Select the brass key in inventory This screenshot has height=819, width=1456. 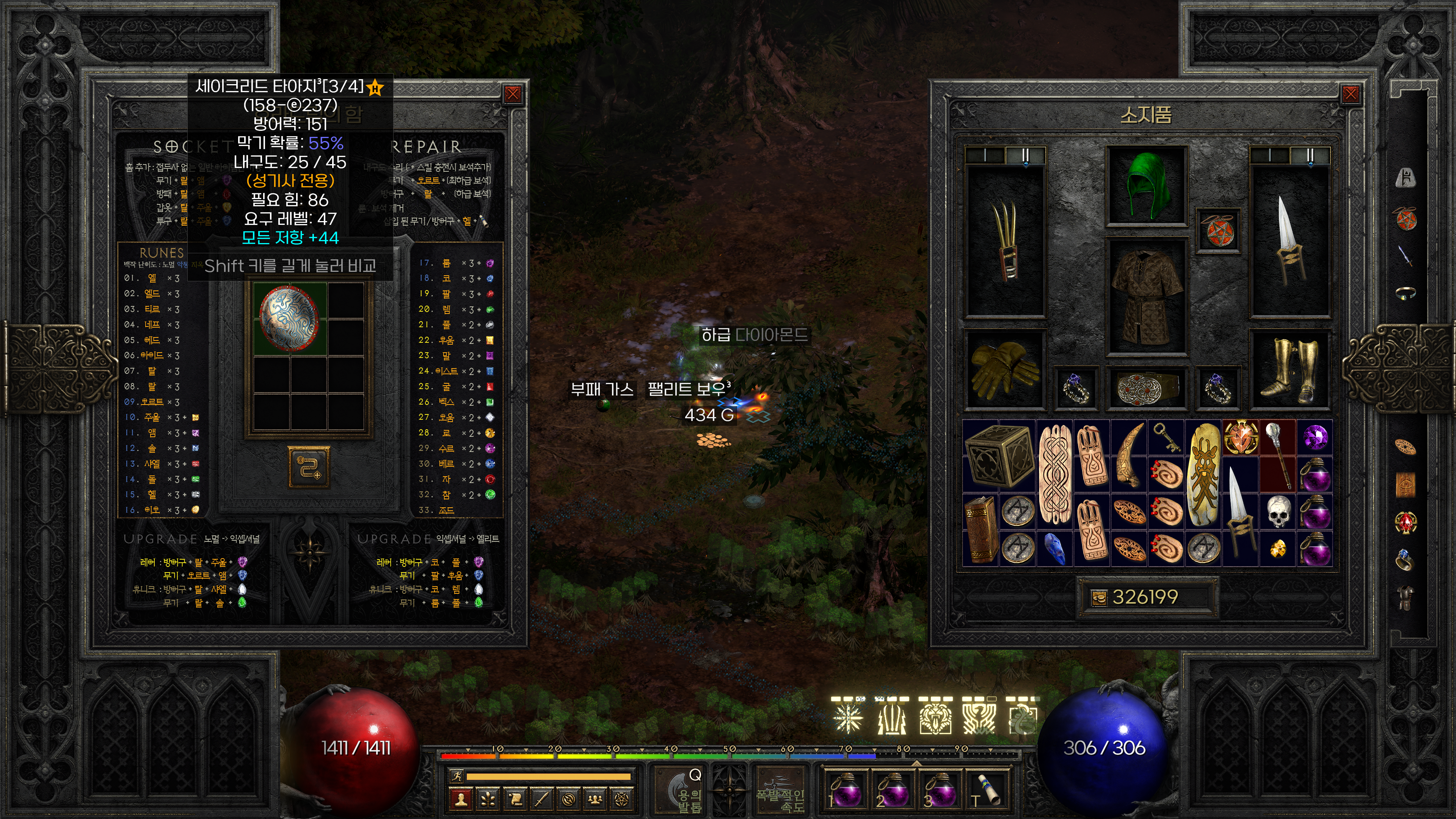[1167, 438]
